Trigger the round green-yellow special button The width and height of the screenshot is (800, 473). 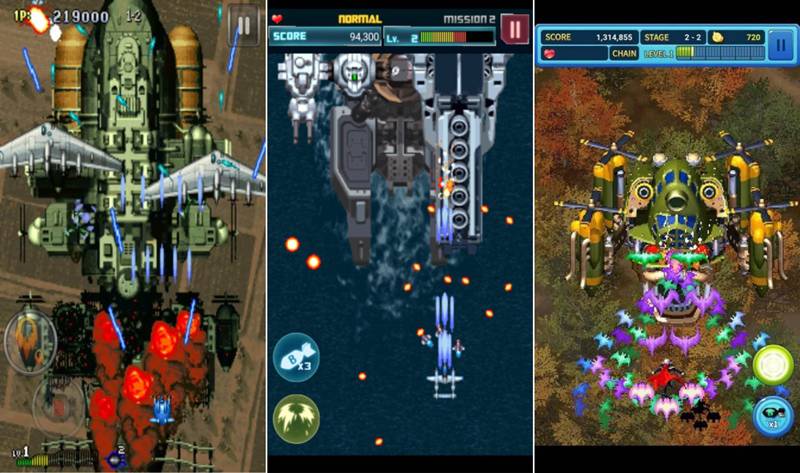pyautogui.click(x=772, y=366)
